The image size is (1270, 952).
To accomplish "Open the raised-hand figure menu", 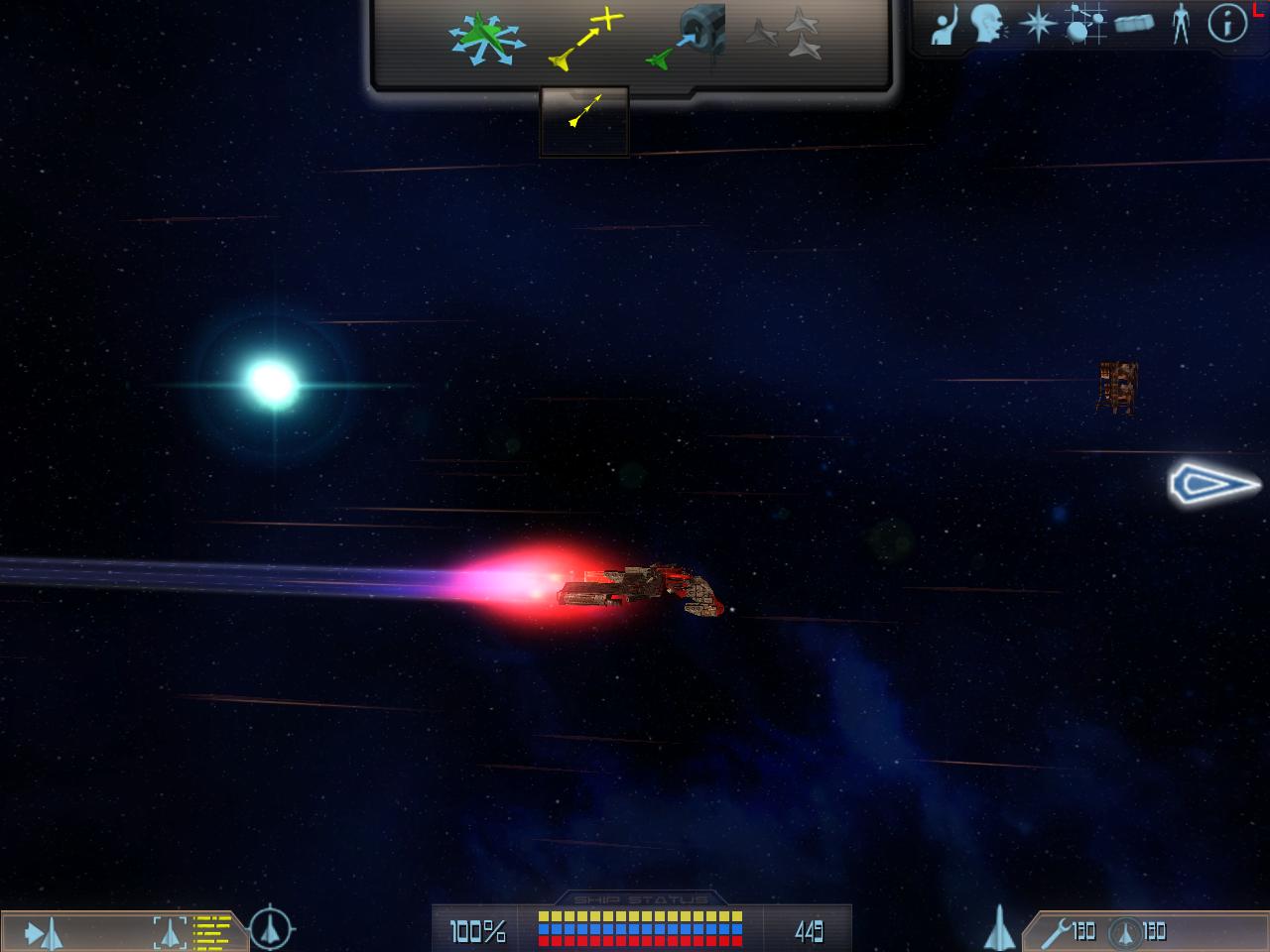I will pos(946,24).
